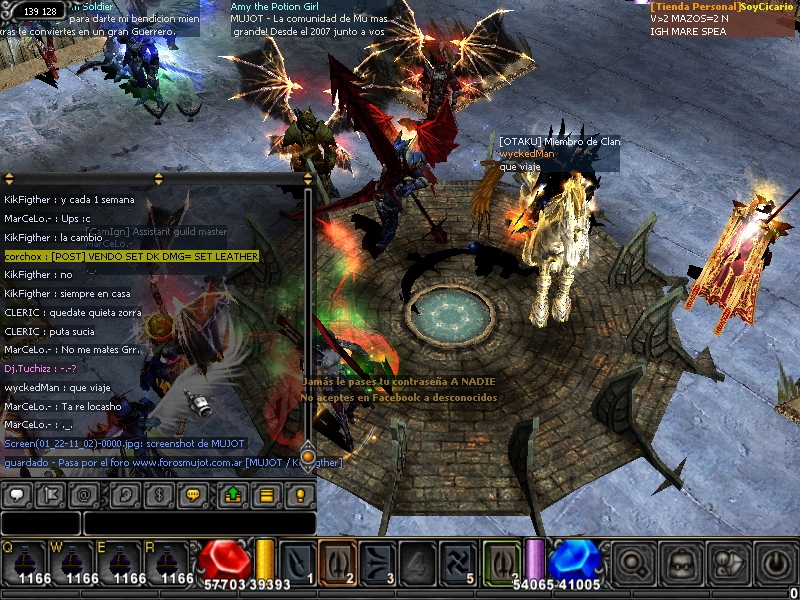Click the chat scrollbar's orange handle
The image size is (800, 600).
point(308,455)
